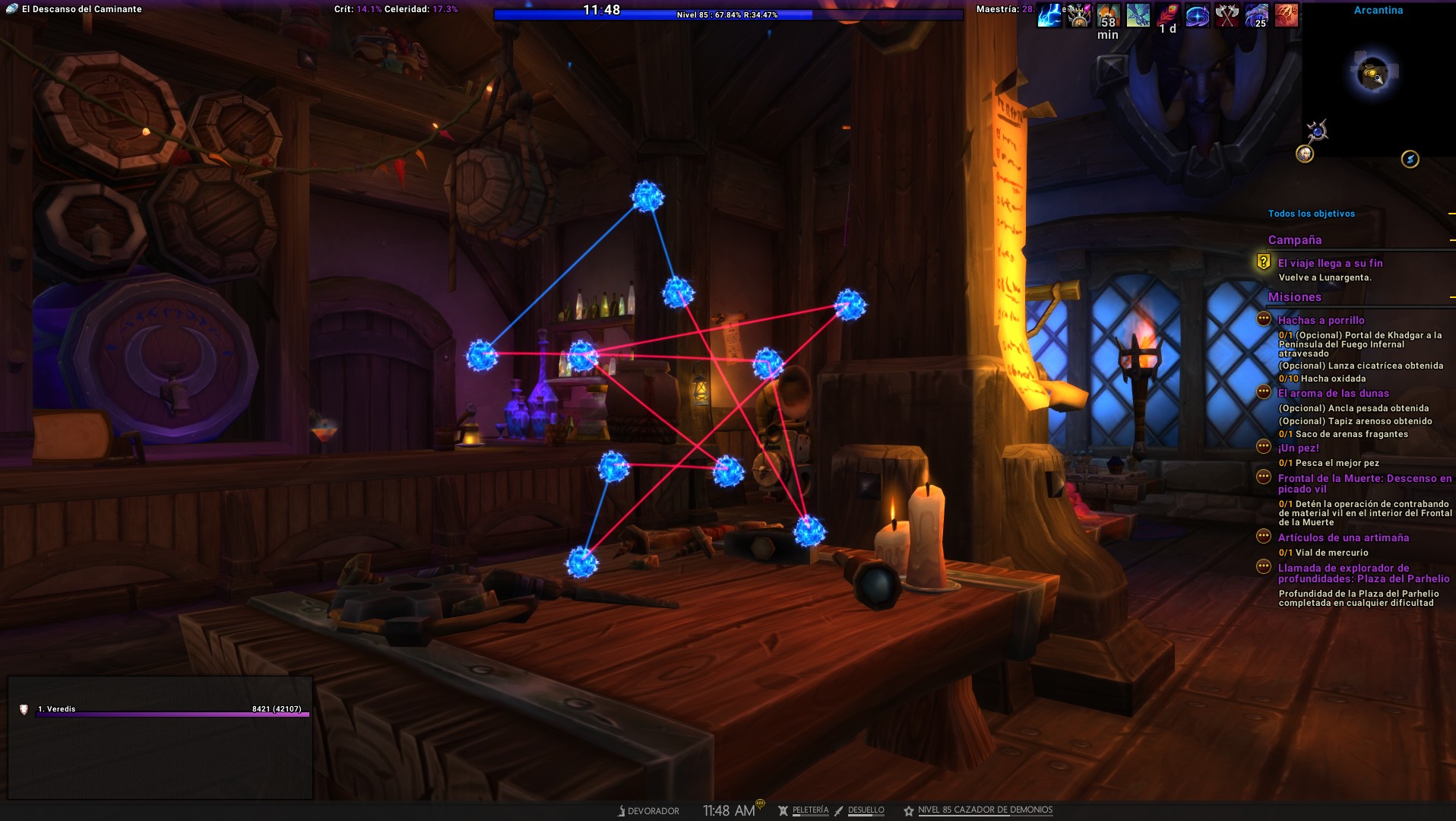The height and width of the screenshot is (821, 1456).
Task: Click the Devorador specialization label
Action: coord(652,811)
